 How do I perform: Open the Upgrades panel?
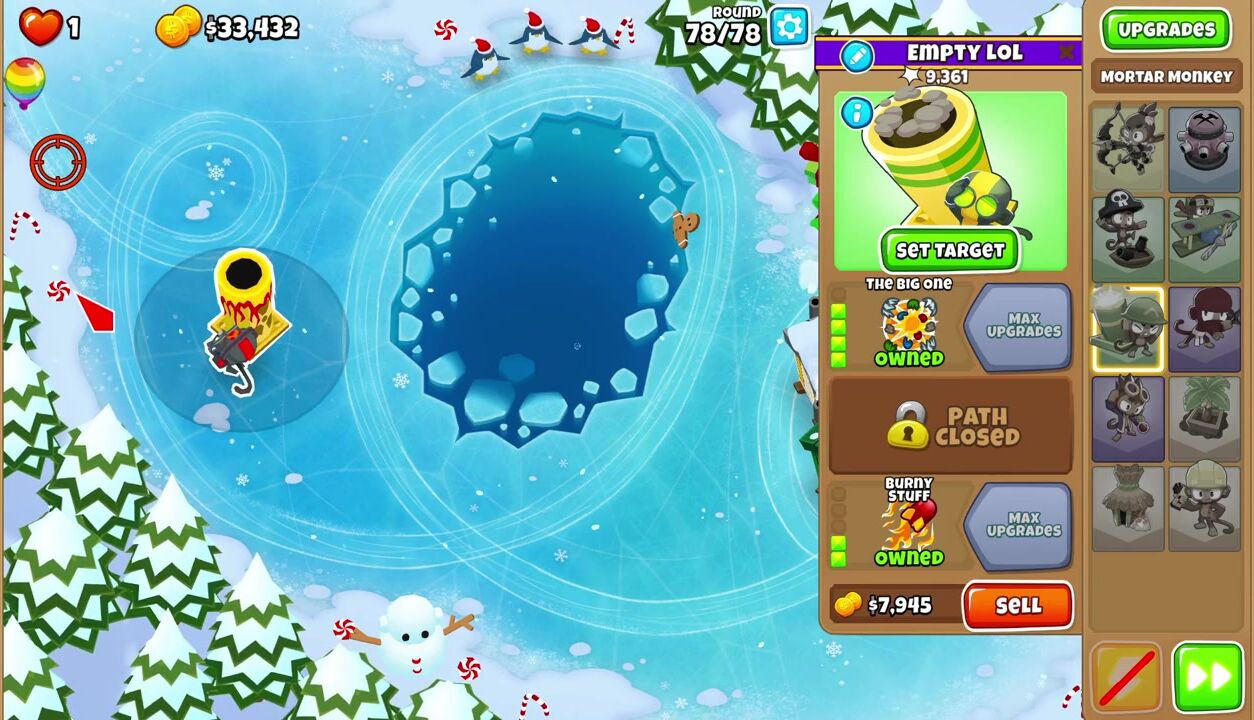[x=1165, y=30]
